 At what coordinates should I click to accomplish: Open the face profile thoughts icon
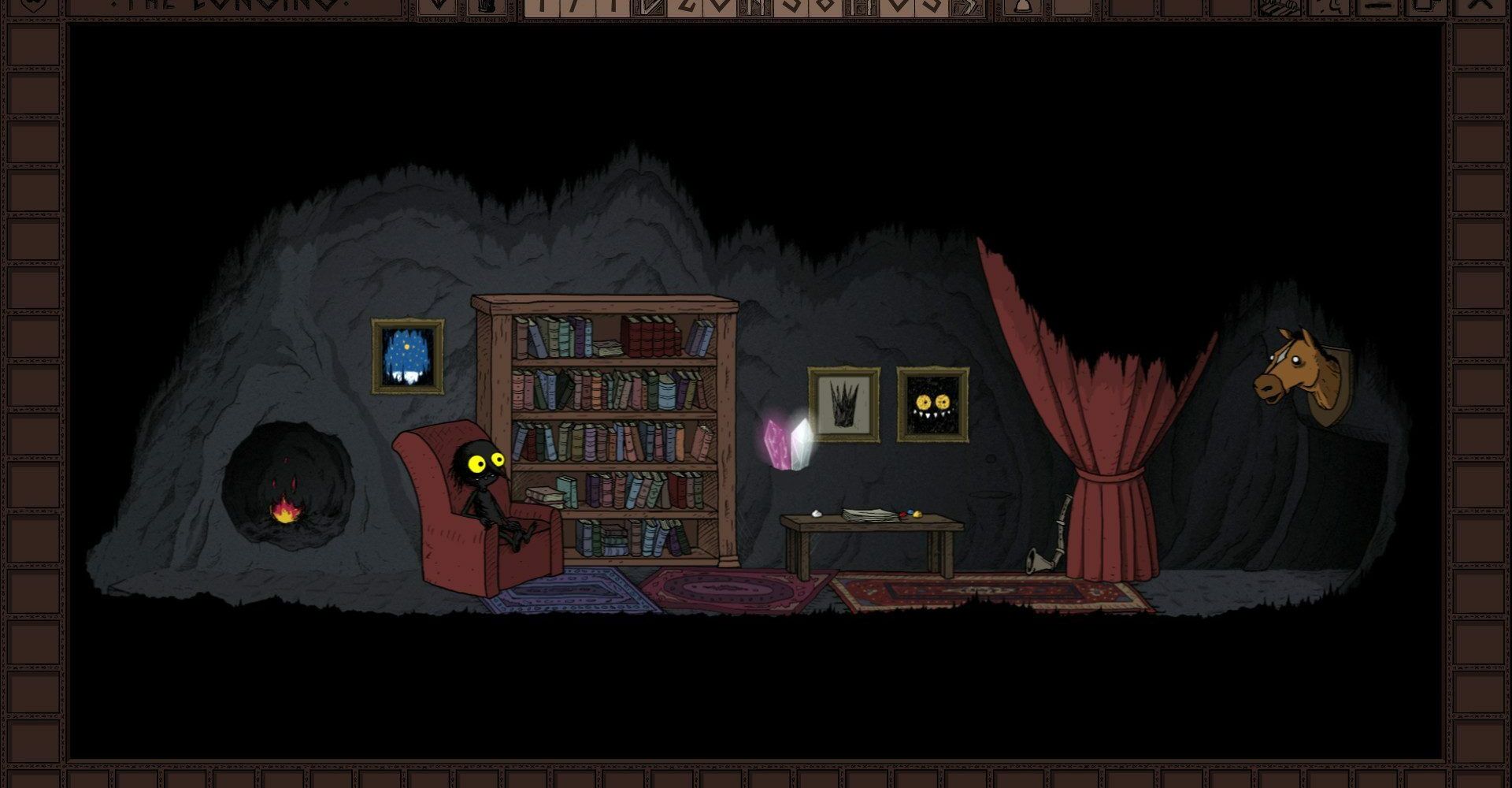point(1329,6)
